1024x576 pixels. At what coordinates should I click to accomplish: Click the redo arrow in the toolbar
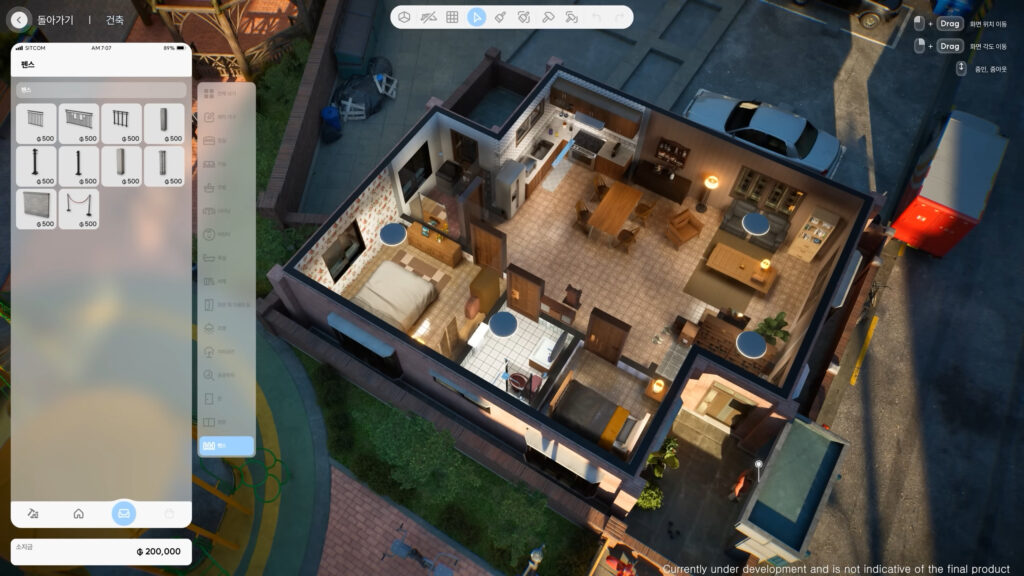coord(620,17)
